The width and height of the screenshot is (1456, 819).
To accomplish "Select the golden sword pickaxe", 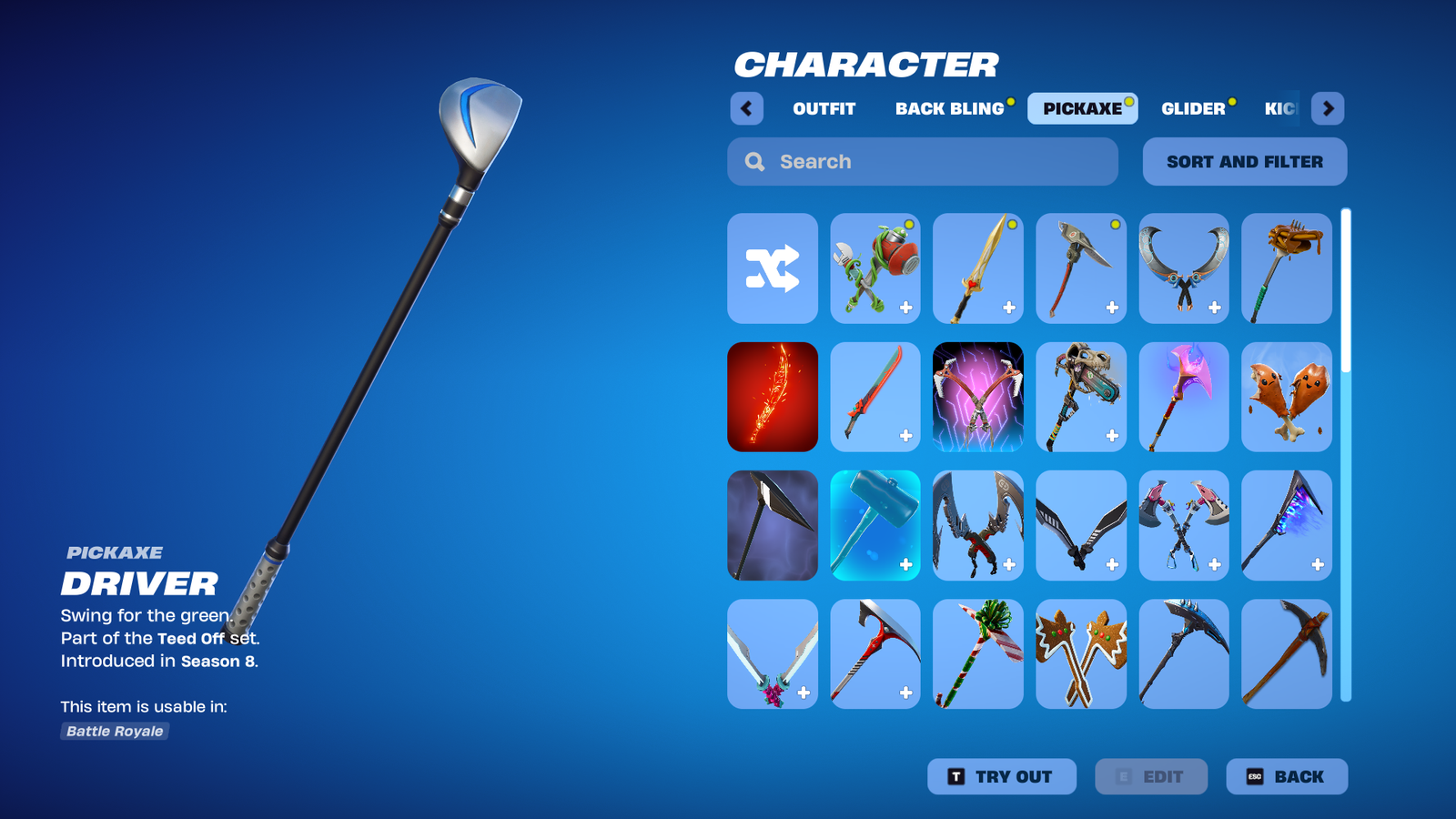I will click(x=978, y=268).
